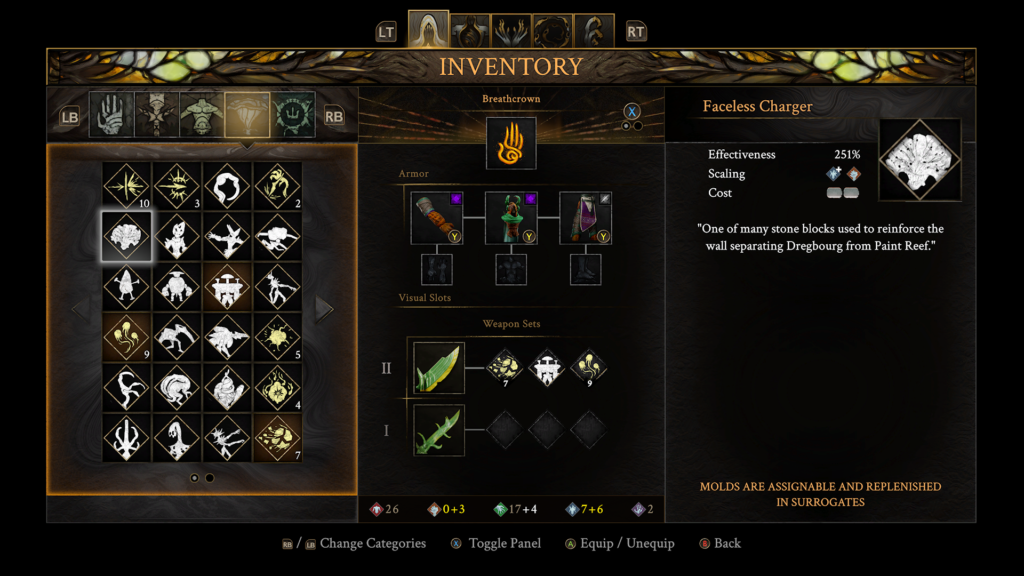1024x576 pixels.
Task: Select the yellow spores mold with 9
Action: (127, 338)
